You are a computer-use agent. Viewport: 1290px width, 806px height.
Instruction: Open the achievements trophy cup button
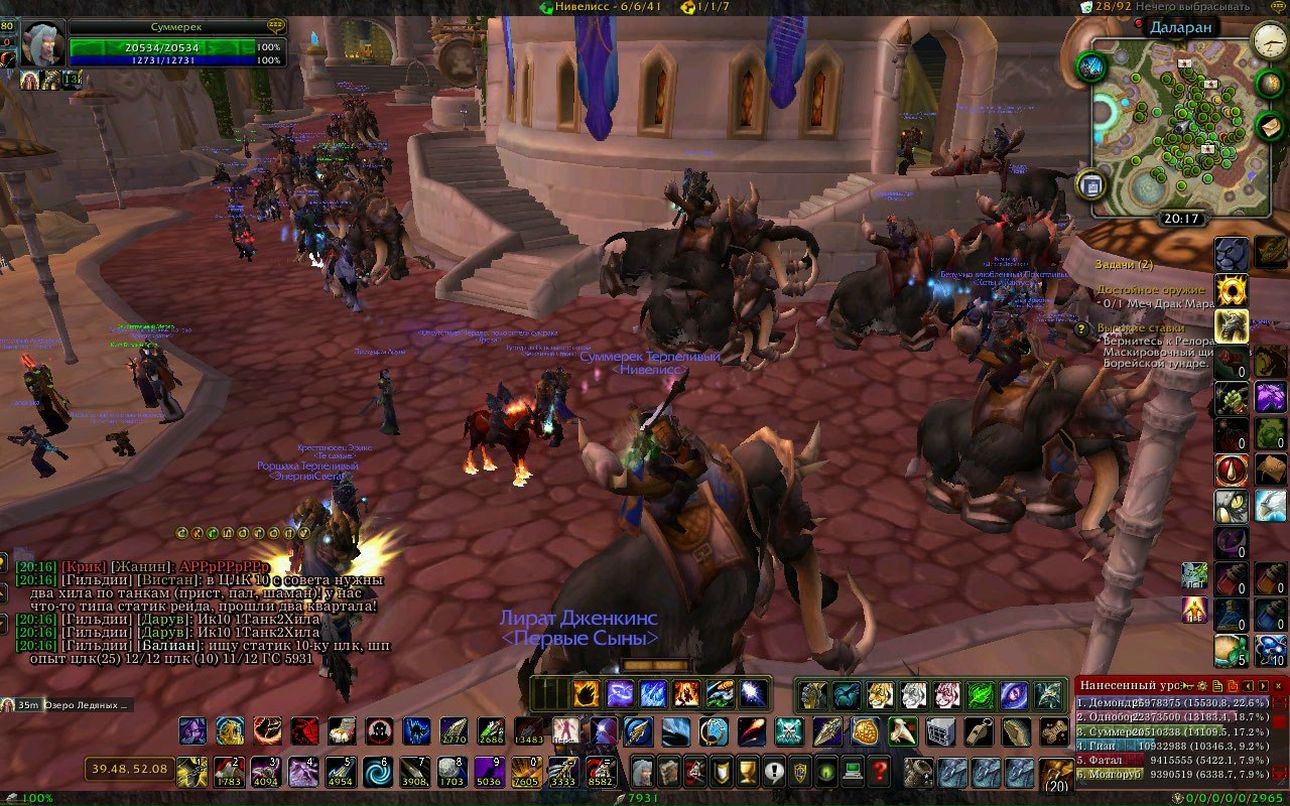click(x=745, y=771)
